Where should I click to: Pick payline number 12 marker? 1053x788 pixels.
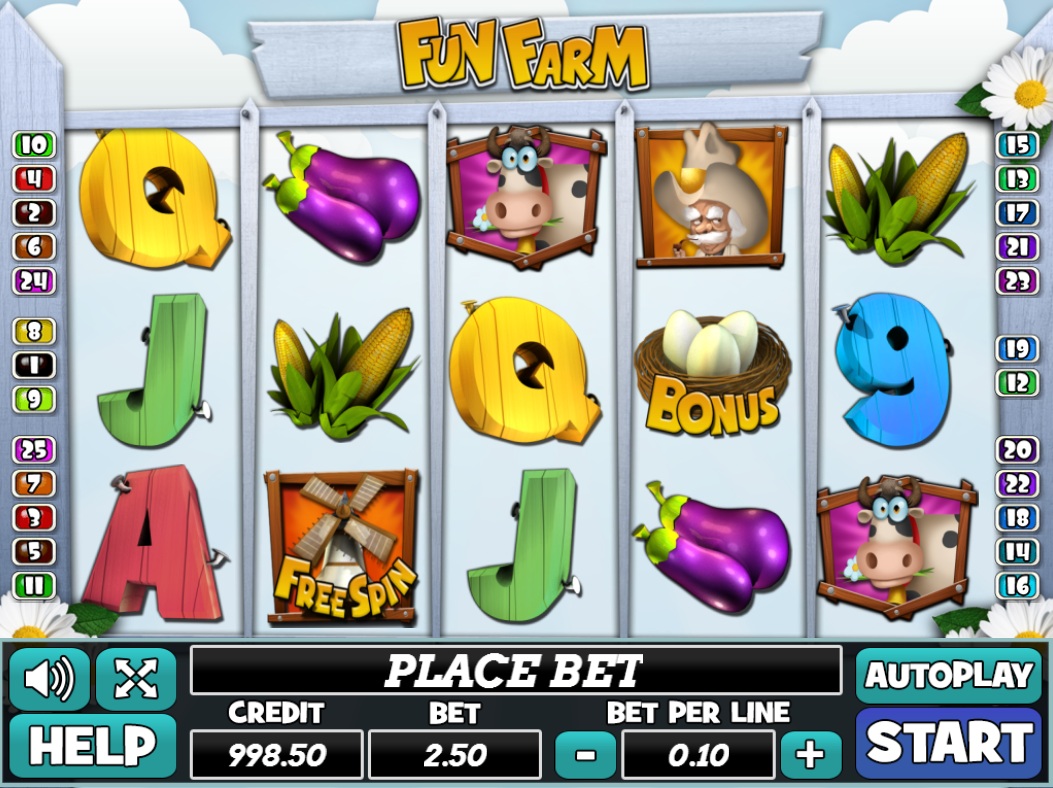1017,382
